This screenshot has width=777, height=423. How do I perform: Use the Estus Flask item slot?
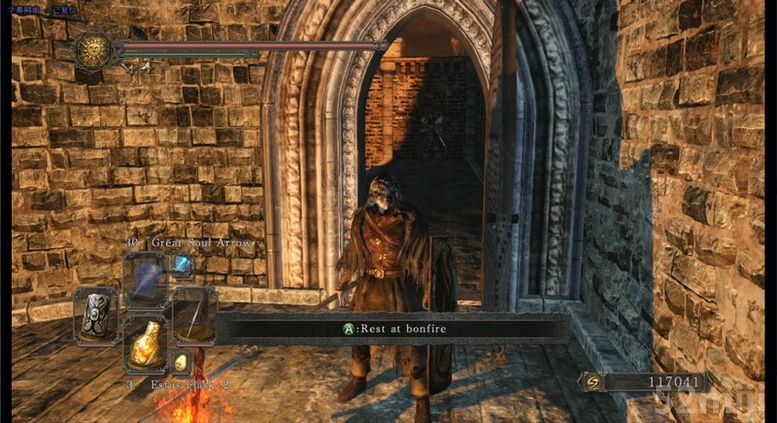(145, 345)
